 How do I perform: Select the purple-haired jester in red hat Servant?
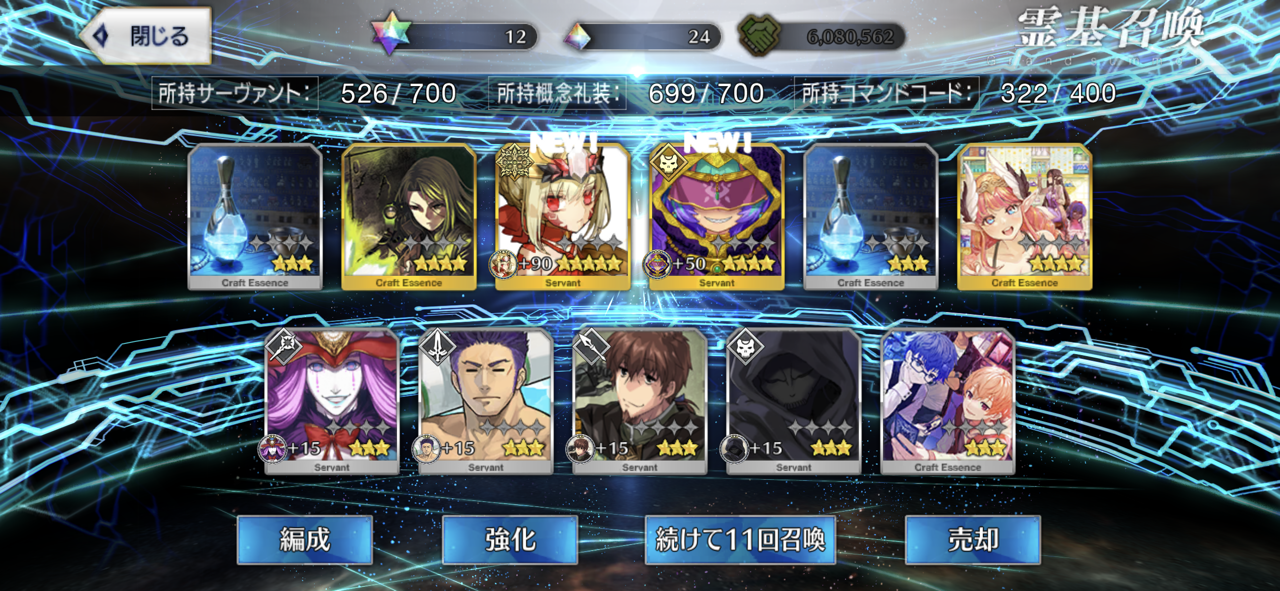pos(332,400)
